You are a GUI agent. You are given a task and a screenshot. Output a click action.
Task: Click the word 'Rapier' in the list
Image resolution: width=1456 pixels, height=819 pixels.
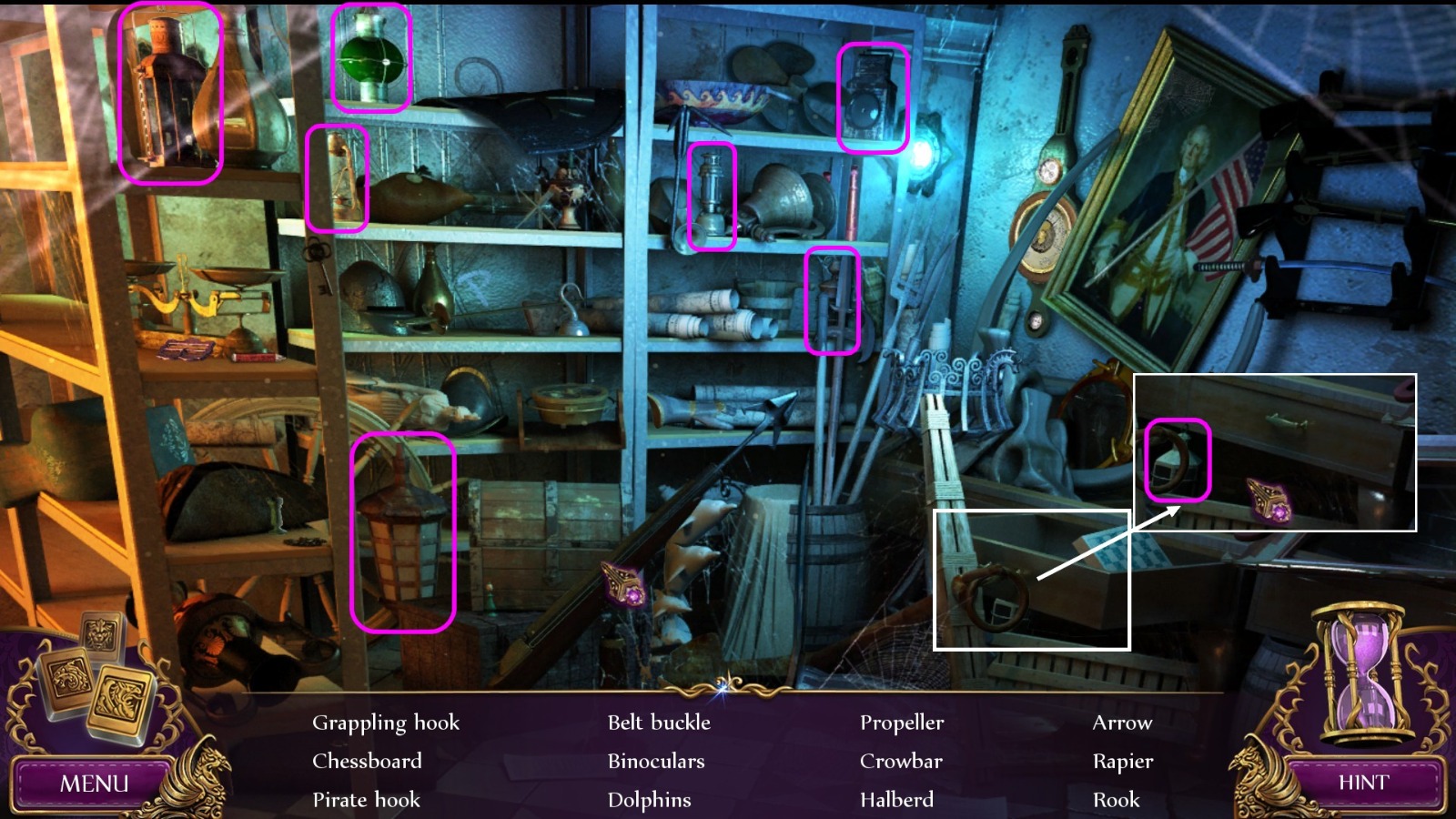(x=1124, y=762)
